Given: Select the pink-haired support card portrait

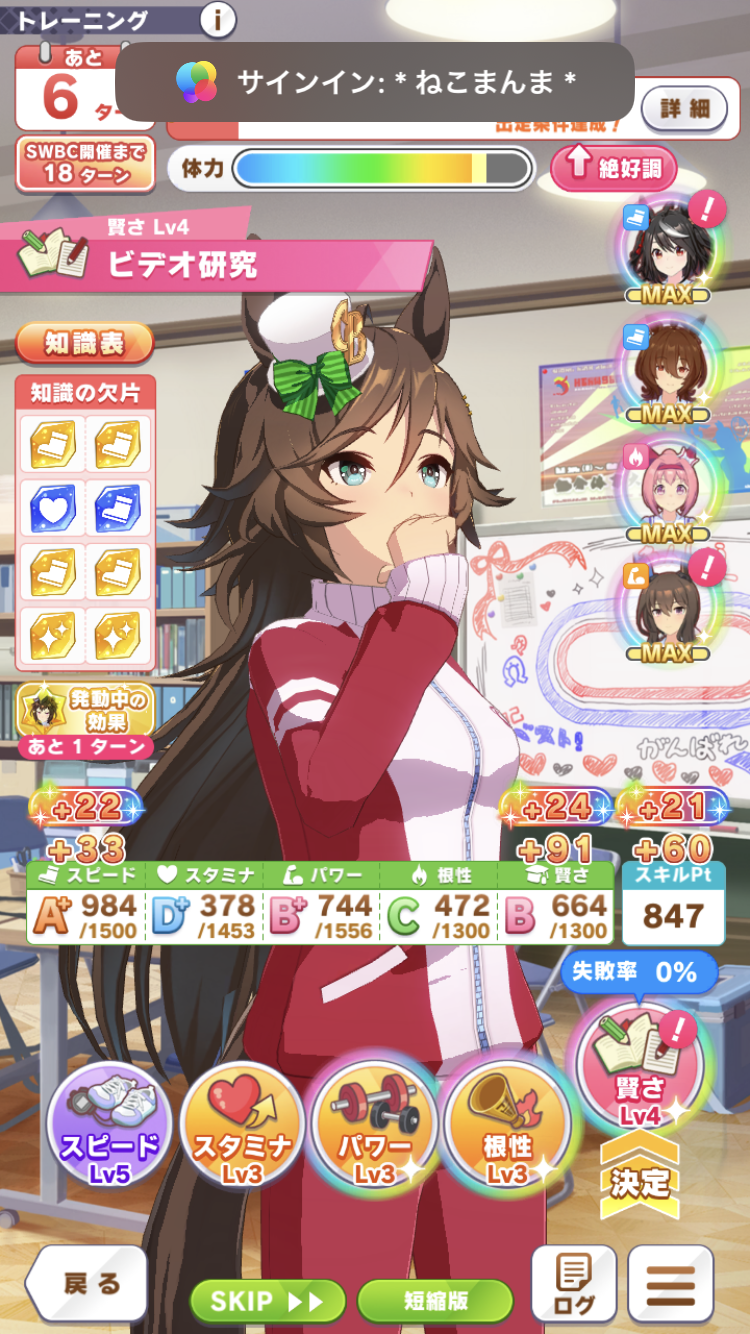Looking at the screenshot, I should [667, 487].
